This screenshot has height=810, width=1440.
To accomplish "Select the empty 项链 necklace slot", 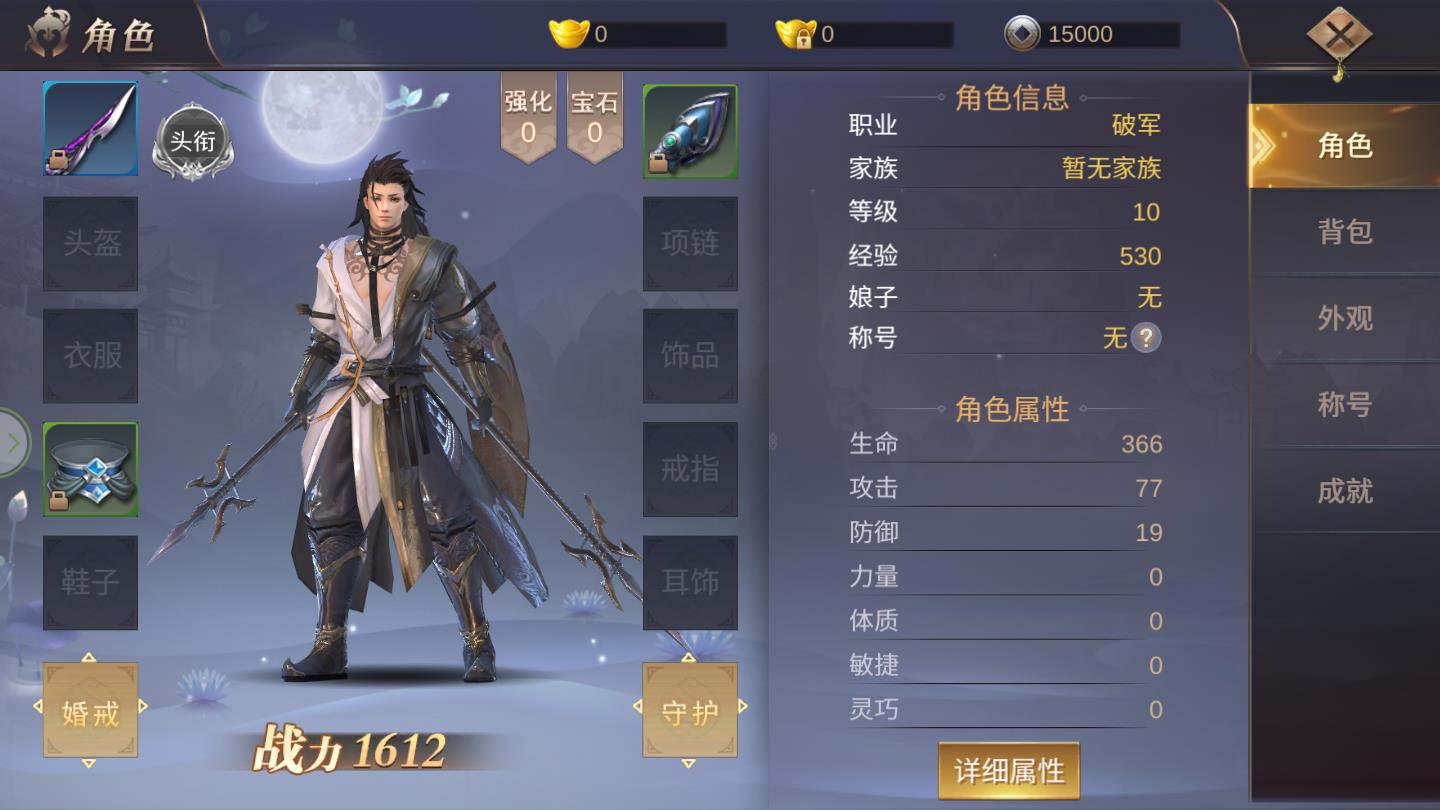I will [x=689, y=242].
